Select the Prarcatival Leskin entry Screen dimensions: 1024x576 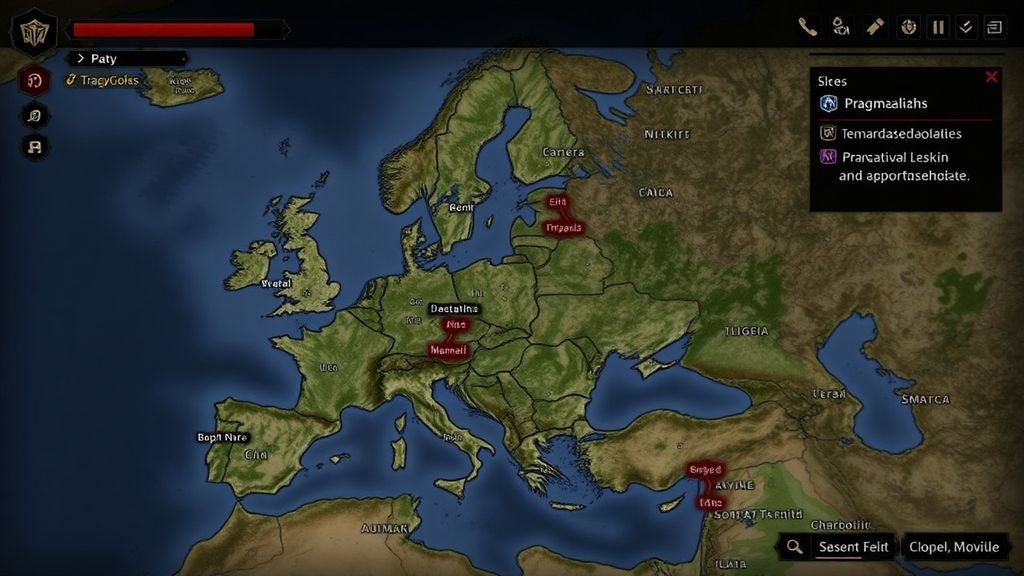pyautogui.click(x=895, y=157)
